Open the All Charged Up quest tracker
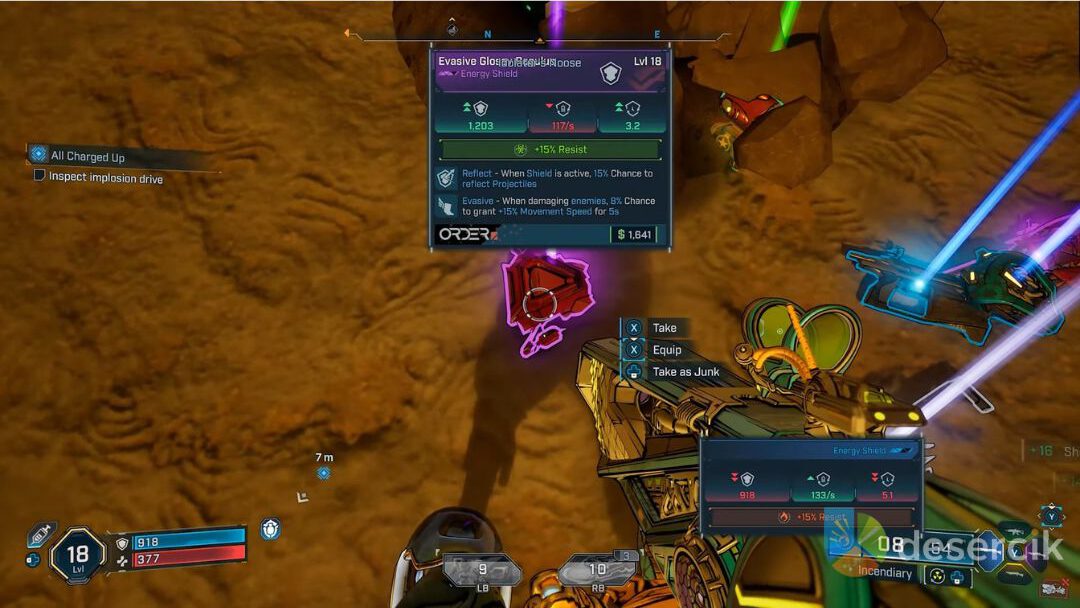Screen dimensions: 1080x608 click(88, 156)
